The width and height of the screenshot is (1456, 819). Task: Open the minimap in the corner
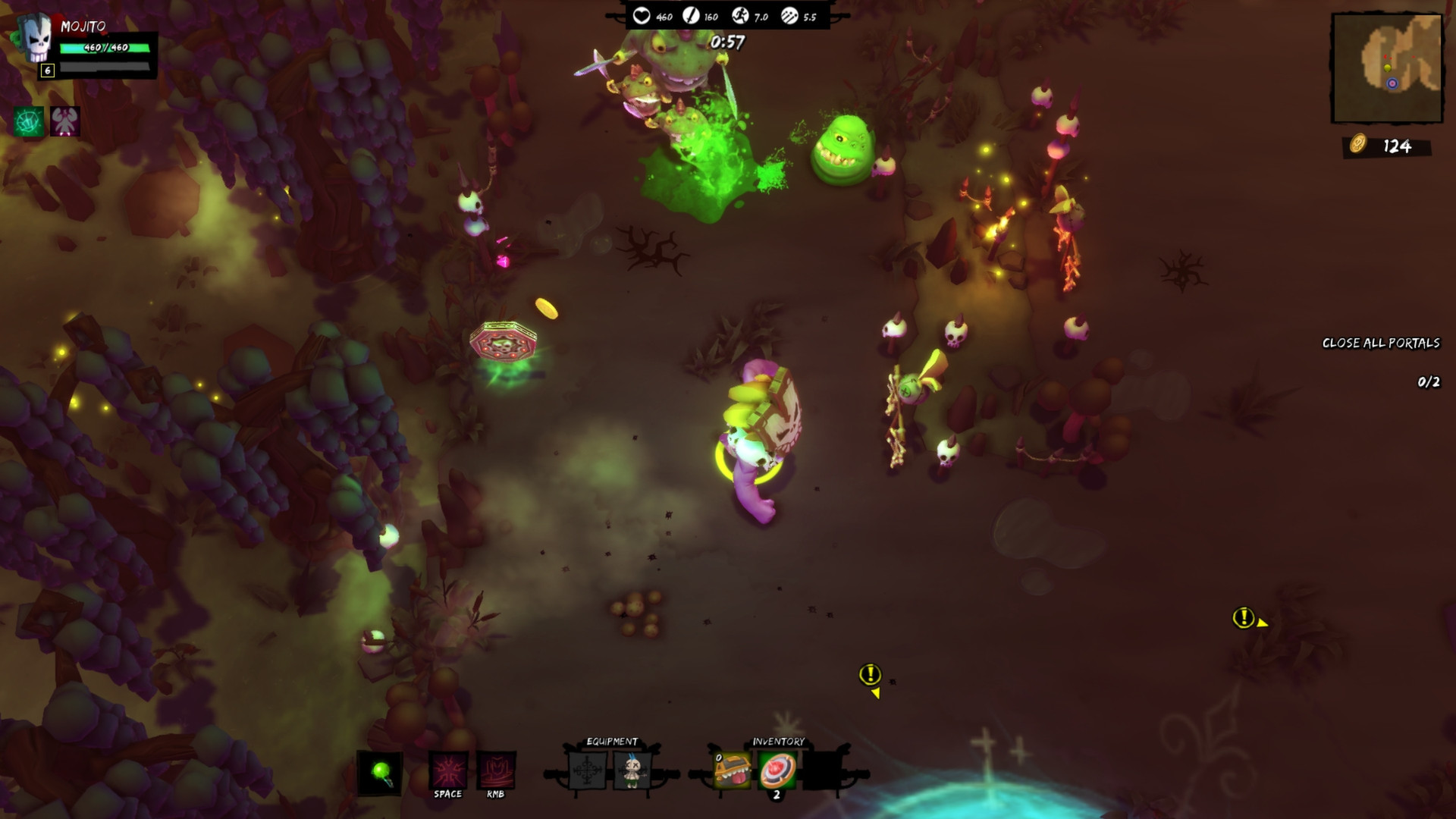tap(1388, 68)
